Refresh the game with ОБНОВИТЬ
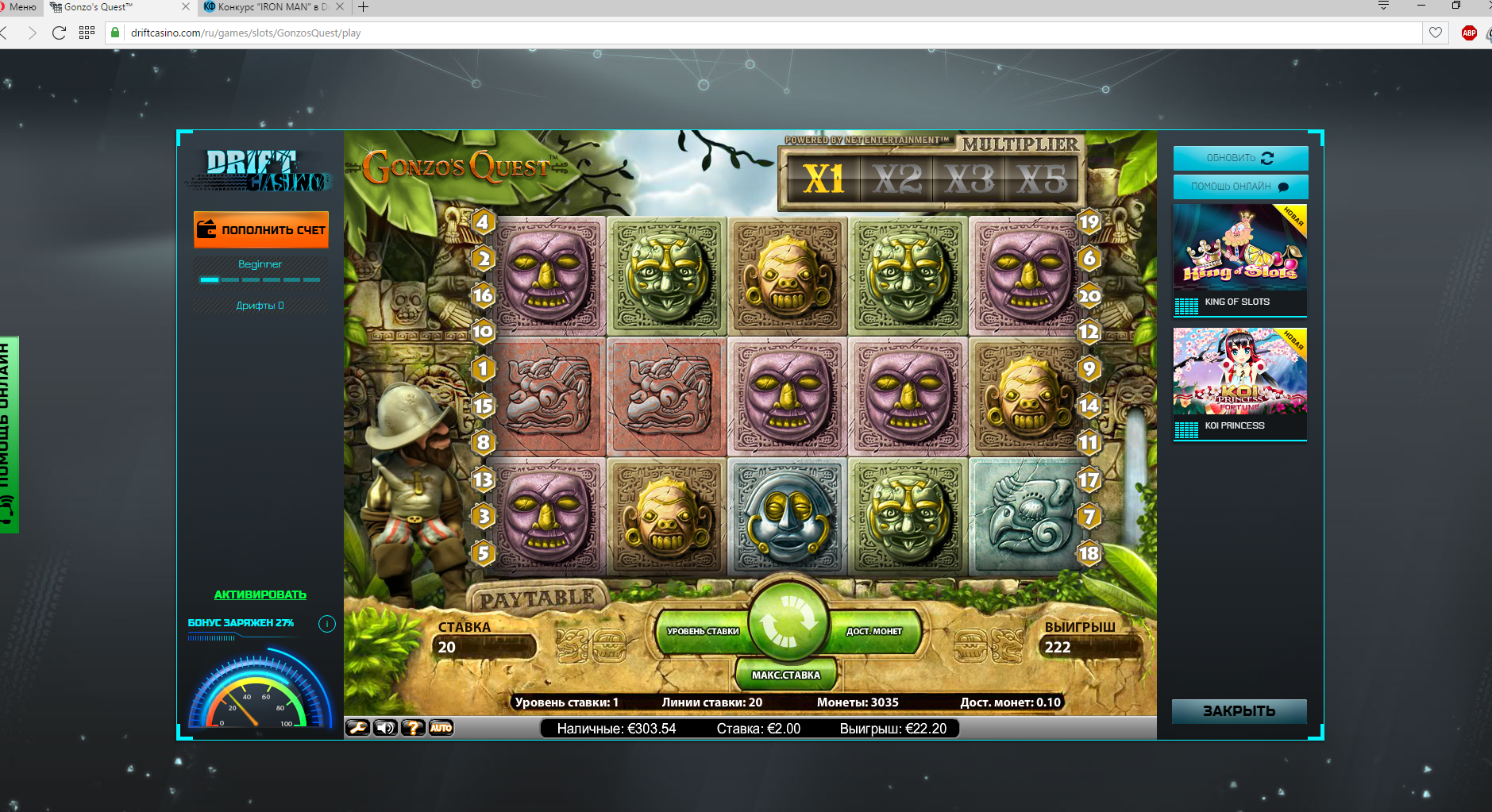Screen dimensions: 1492x812 coord(1239,158)
